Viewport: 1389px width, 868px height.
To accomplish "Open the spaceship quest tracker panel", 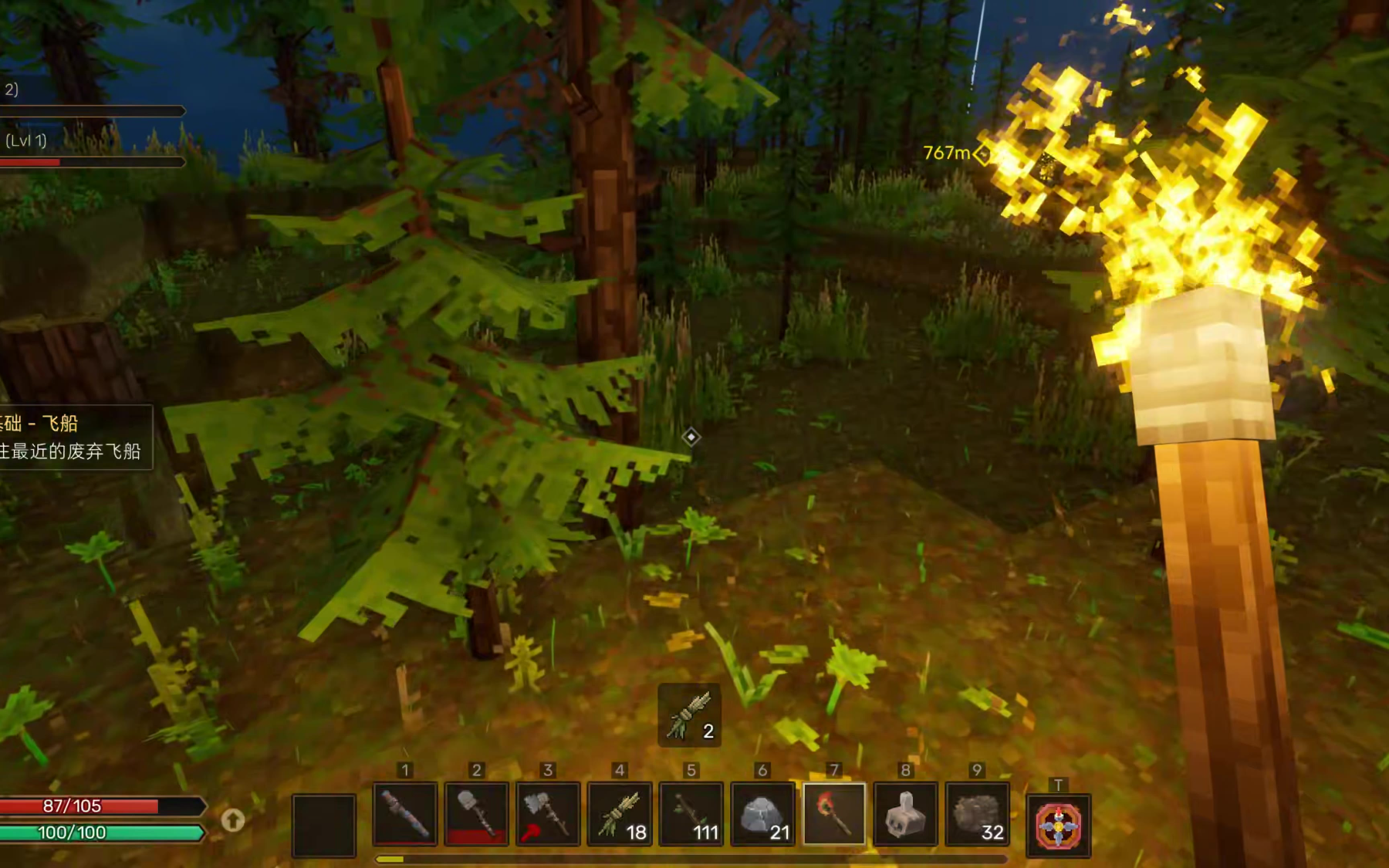I will (73, 437).
